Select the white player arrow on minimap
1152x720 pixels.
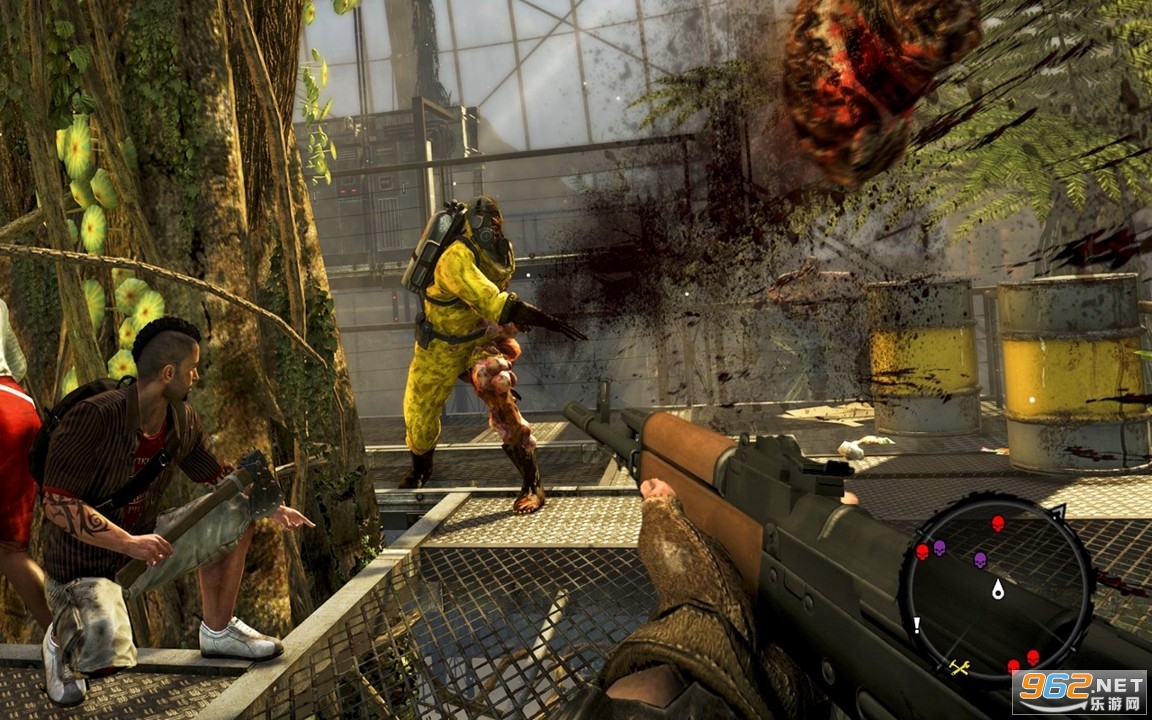[997, 589]
